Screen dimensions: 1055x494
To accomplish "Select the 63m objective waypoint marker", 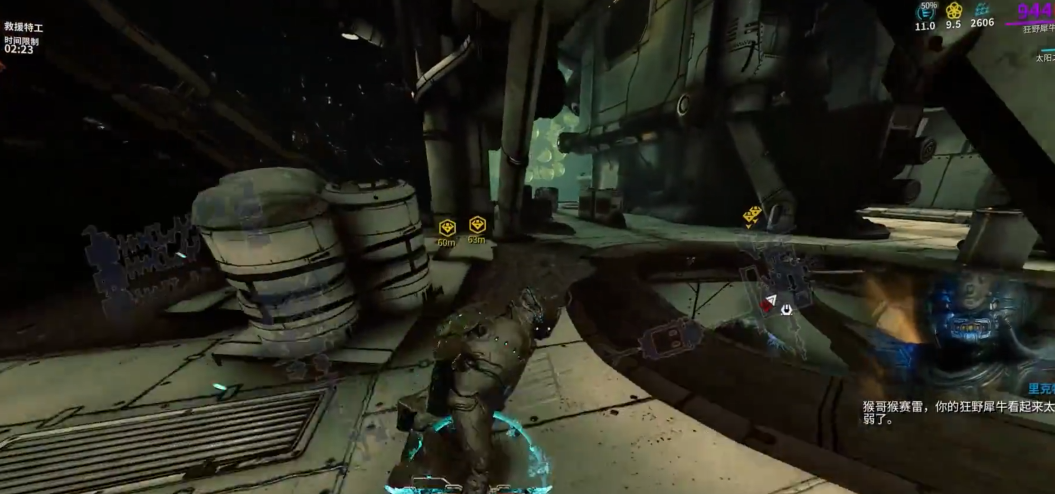I will (477, 224).
